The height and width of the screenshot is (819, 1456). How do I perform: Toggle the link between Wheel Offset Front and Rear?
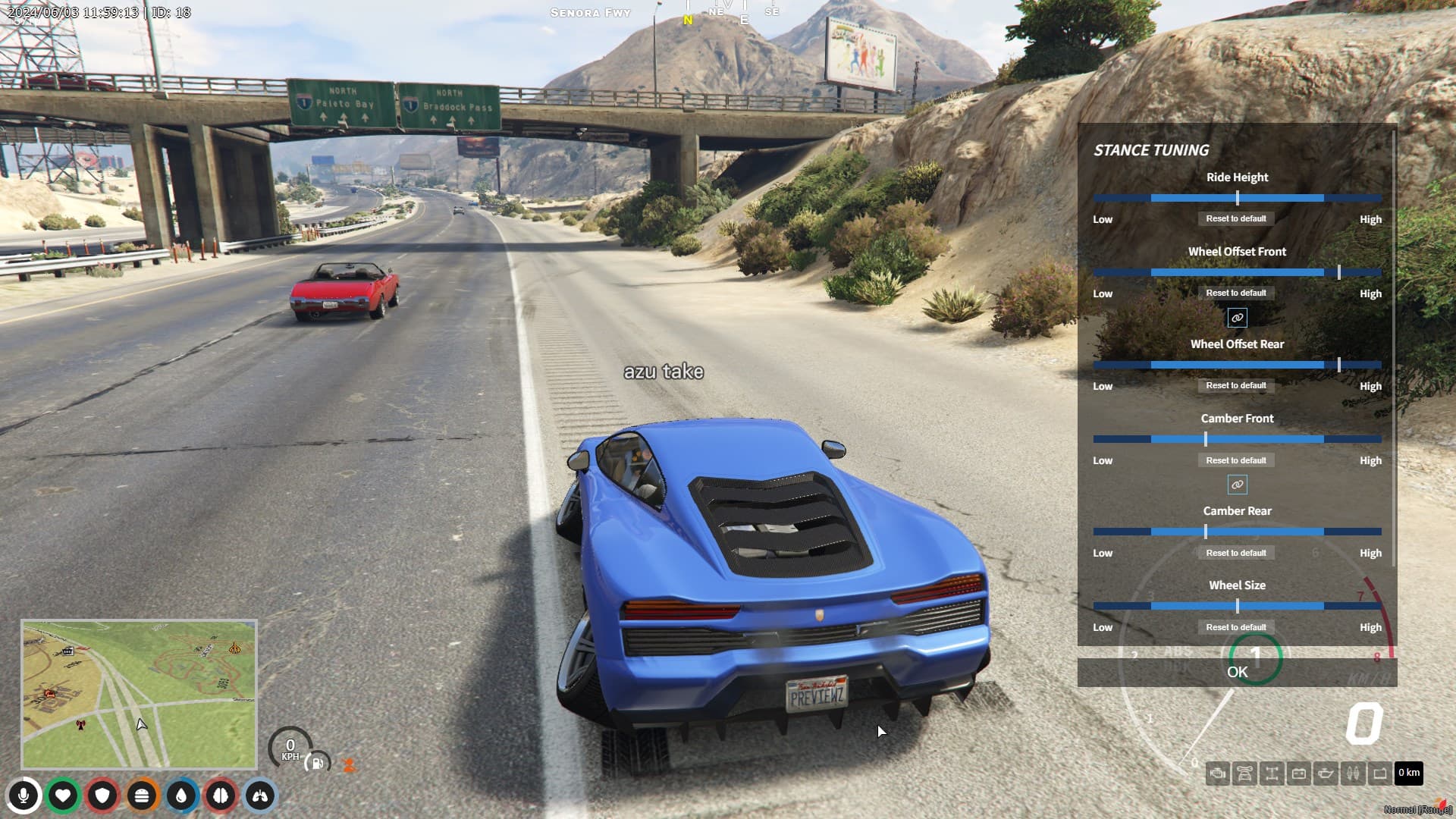[x=1236, y=317]
